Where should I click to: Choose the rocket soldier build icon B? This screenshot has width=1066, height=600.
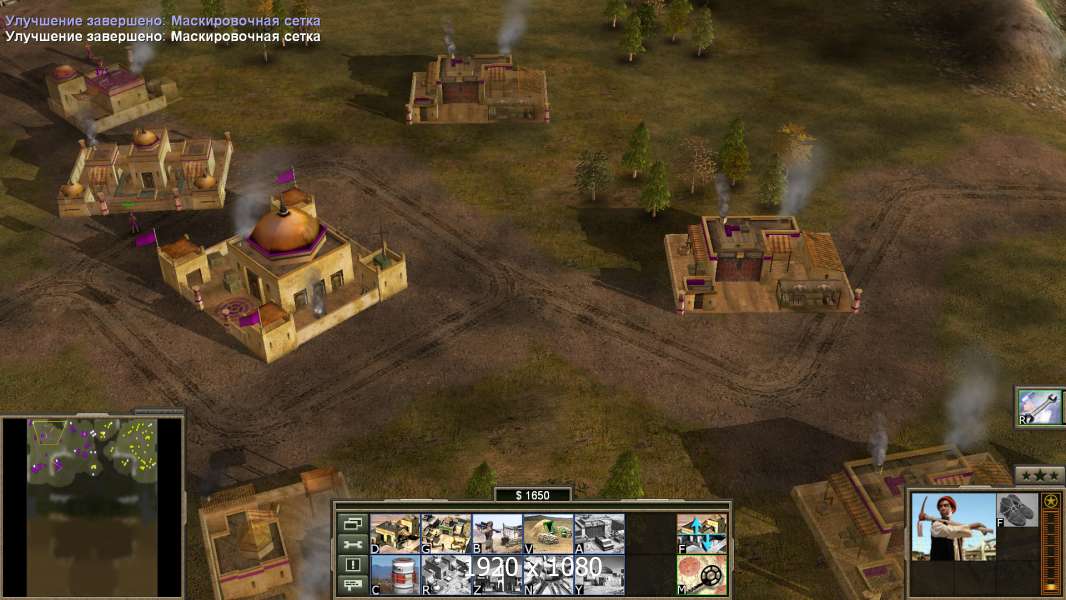pyautogui.click(x=497, y=533)
